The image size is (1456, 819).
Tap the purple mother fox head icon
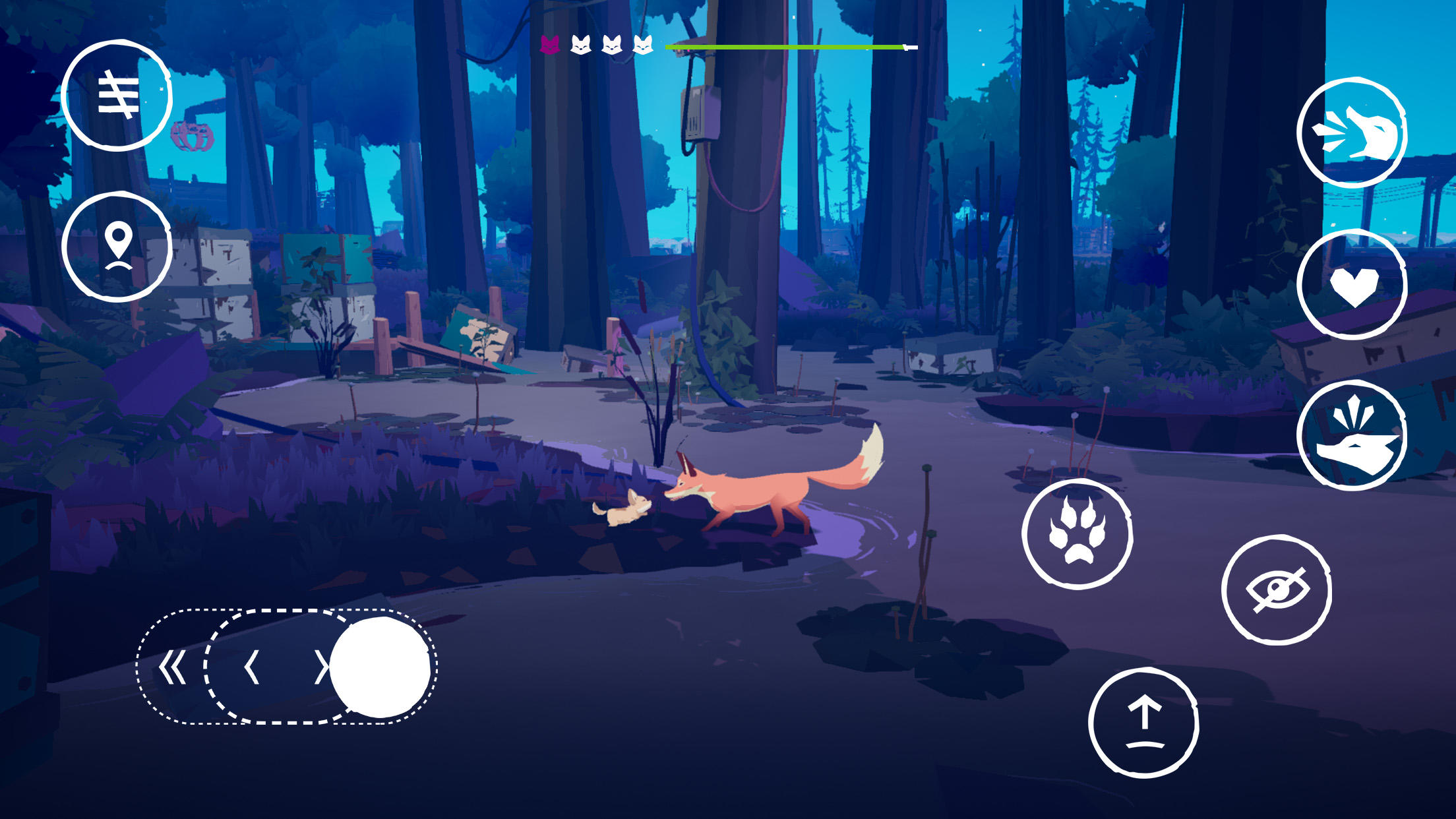[x=549, y=45]
